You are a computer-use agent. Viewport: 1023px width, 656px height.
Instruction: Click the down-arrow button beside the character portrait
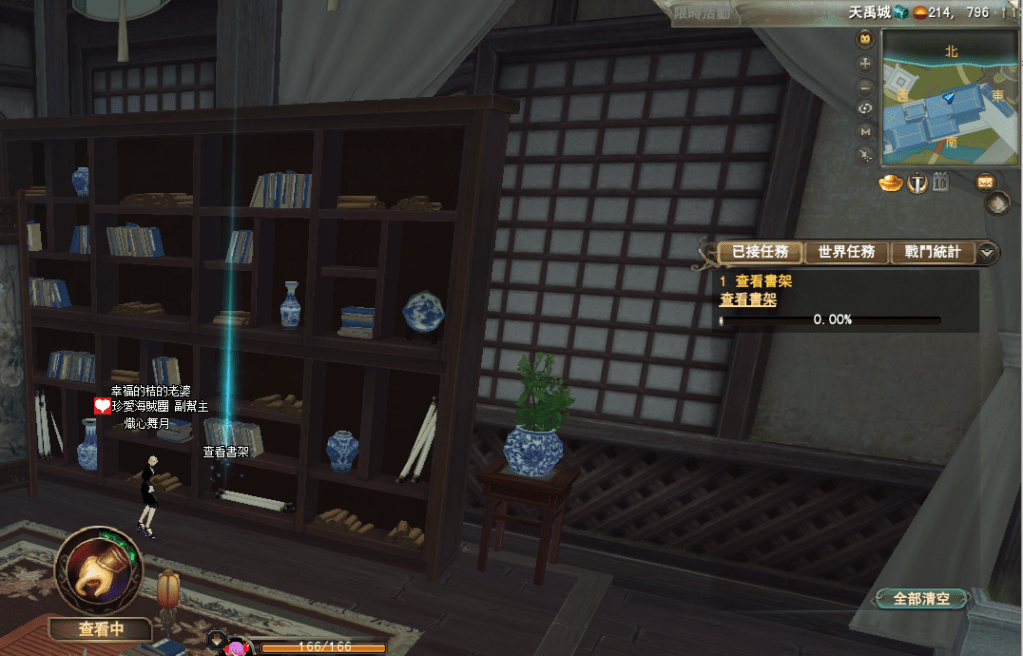(217, 637)
